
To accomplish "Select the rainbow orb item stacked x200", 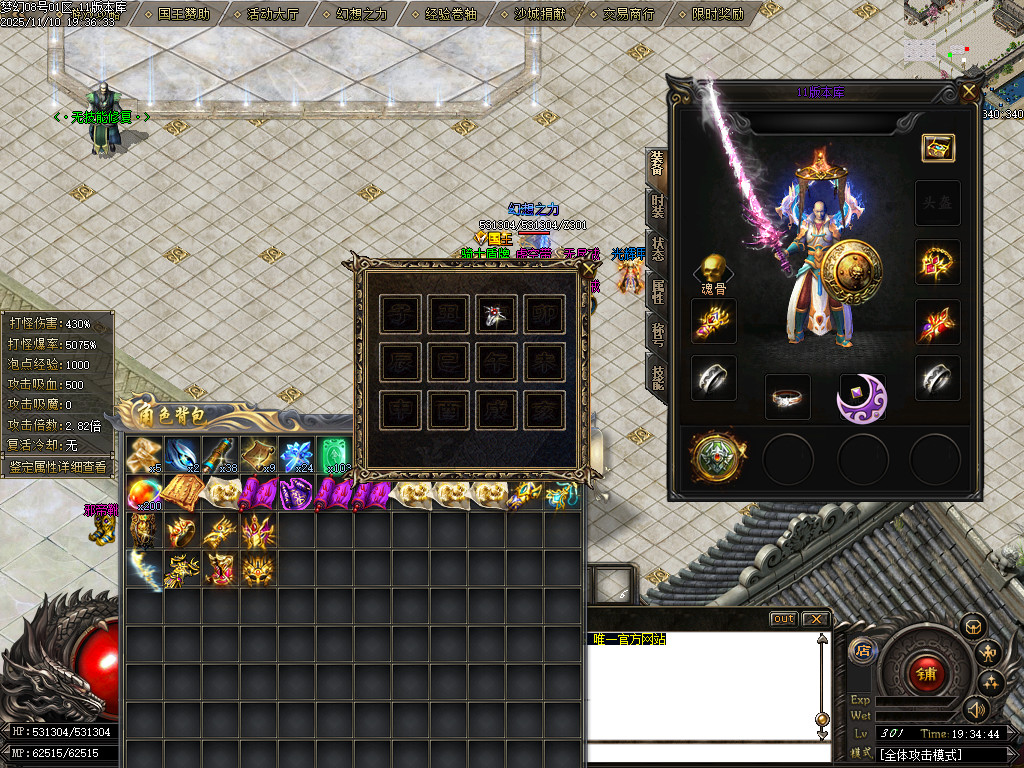I will pos(144,492).
